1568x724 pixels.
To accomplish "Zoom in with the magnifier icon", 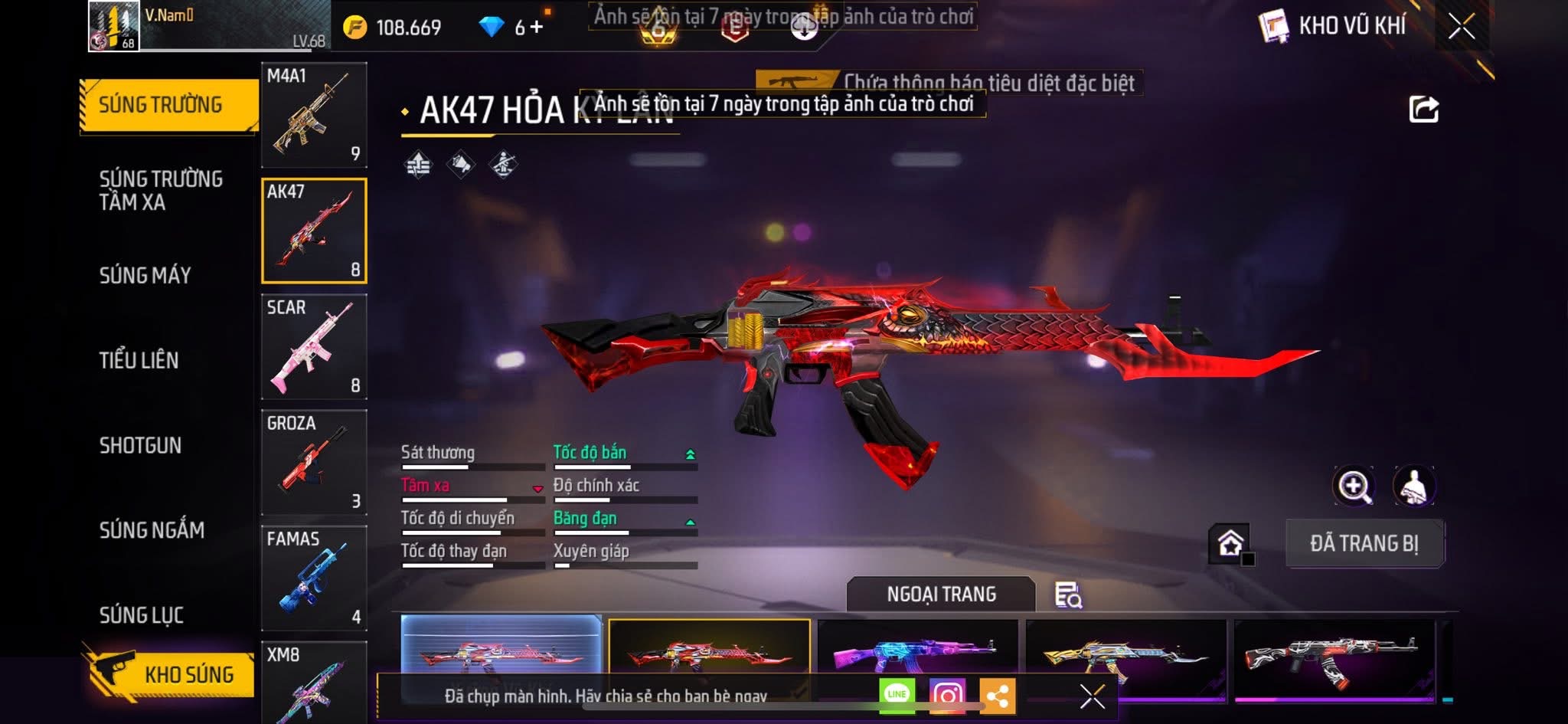I will pos(1354,486).
